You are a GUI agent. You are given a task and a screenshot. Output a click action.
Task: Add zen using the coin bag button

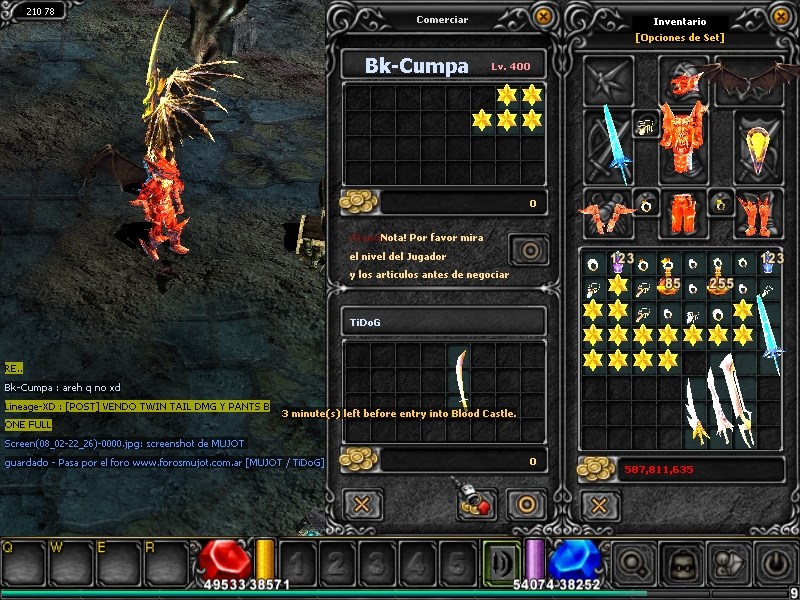[476, 503]
